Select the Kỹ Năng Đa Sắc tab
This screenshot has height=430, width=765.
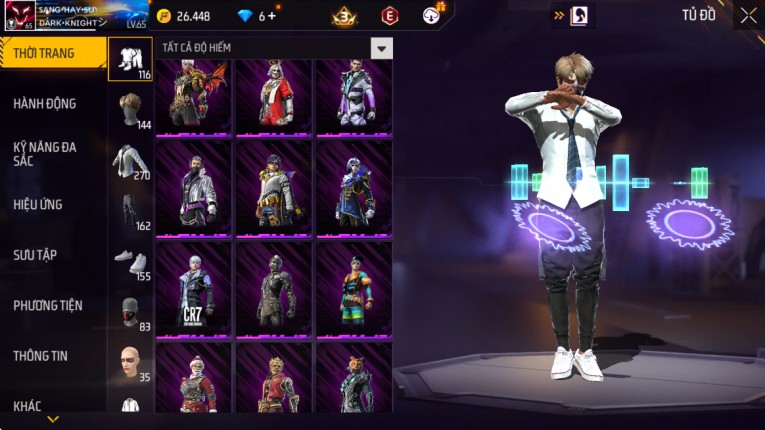coord(45,153)
